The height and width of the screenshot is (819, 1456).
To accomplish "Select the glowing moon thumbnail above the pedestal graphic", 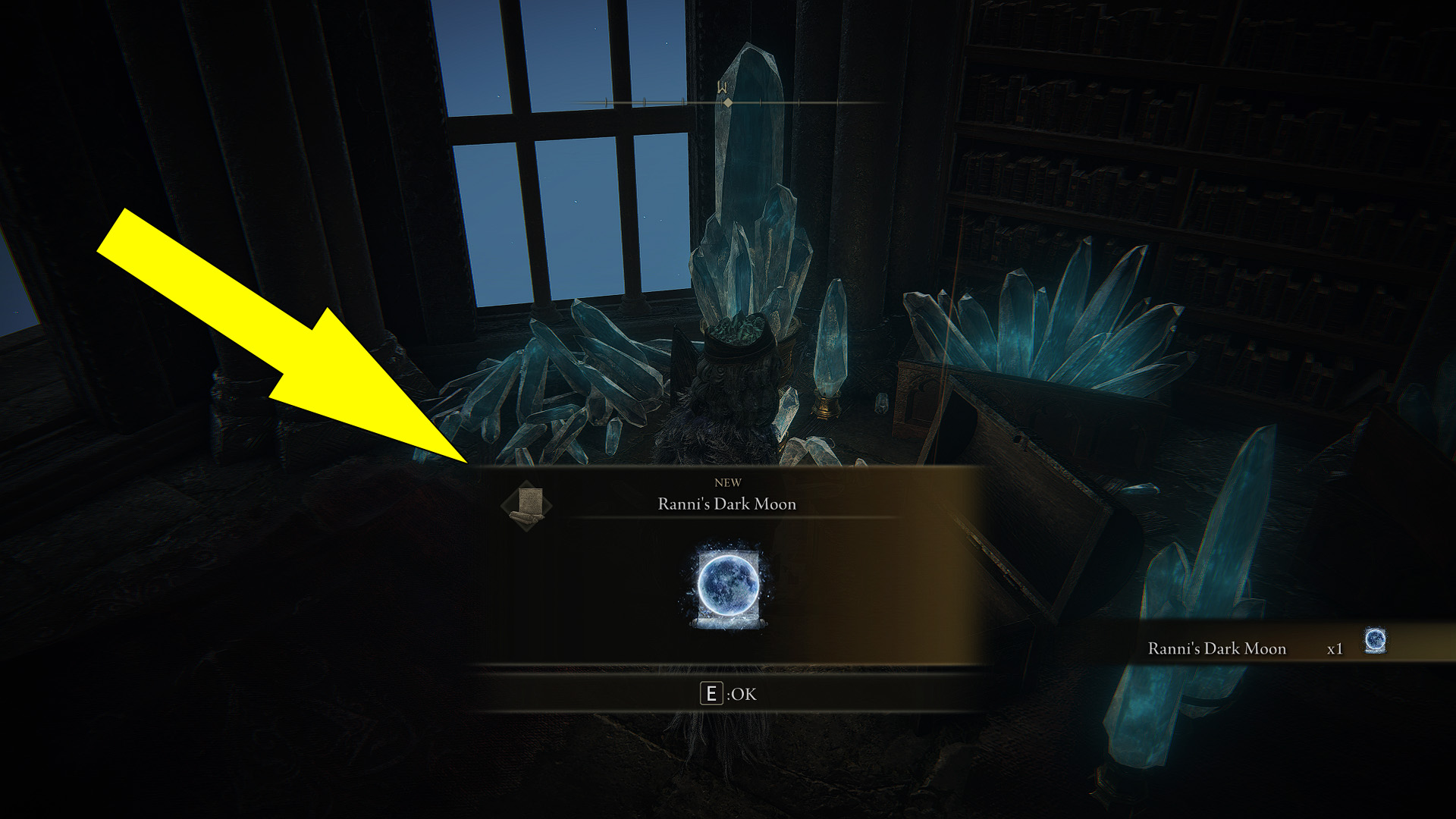I will point(726,584).
